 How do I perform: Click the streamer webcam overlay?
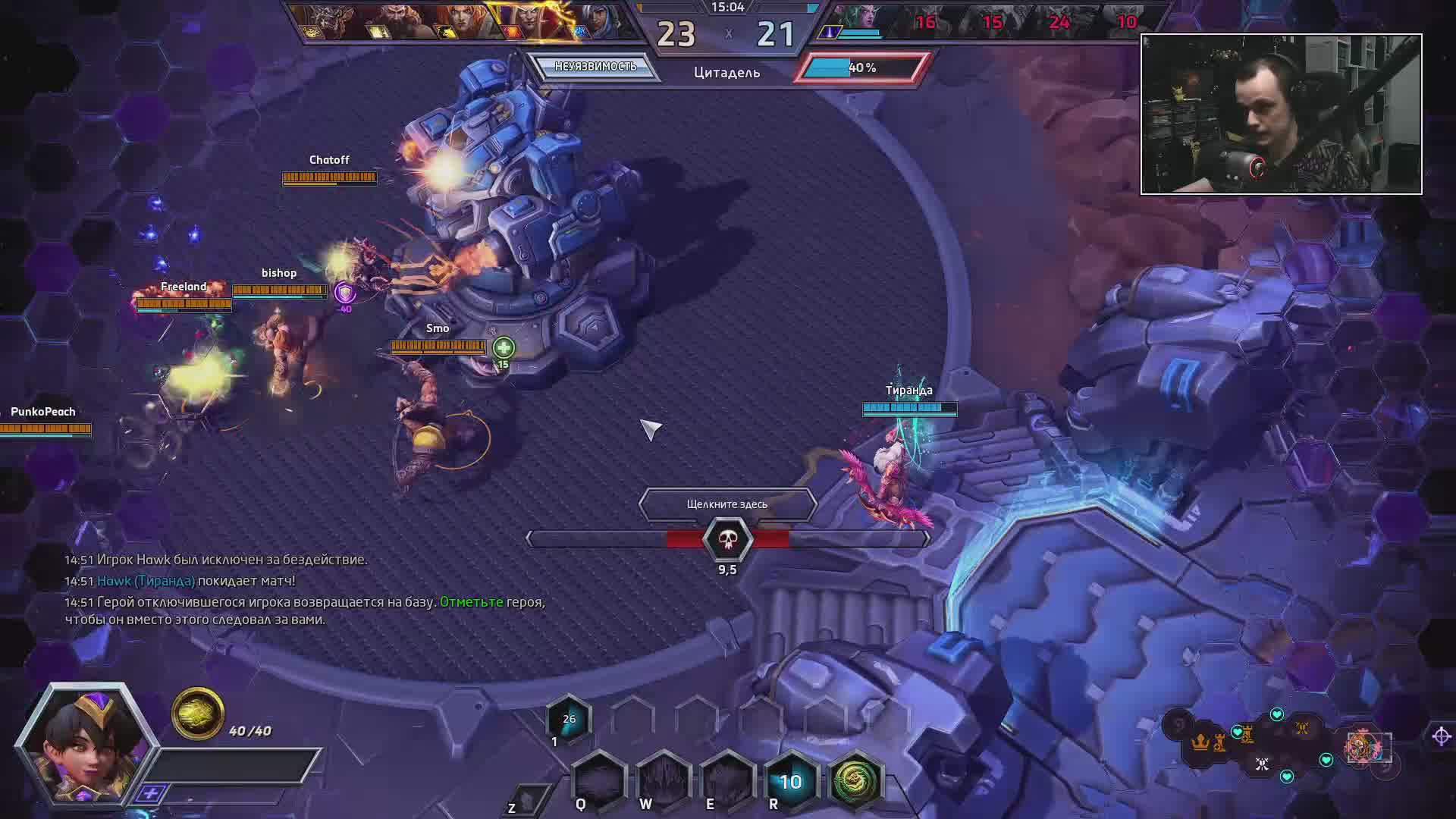coord(1281,114)
